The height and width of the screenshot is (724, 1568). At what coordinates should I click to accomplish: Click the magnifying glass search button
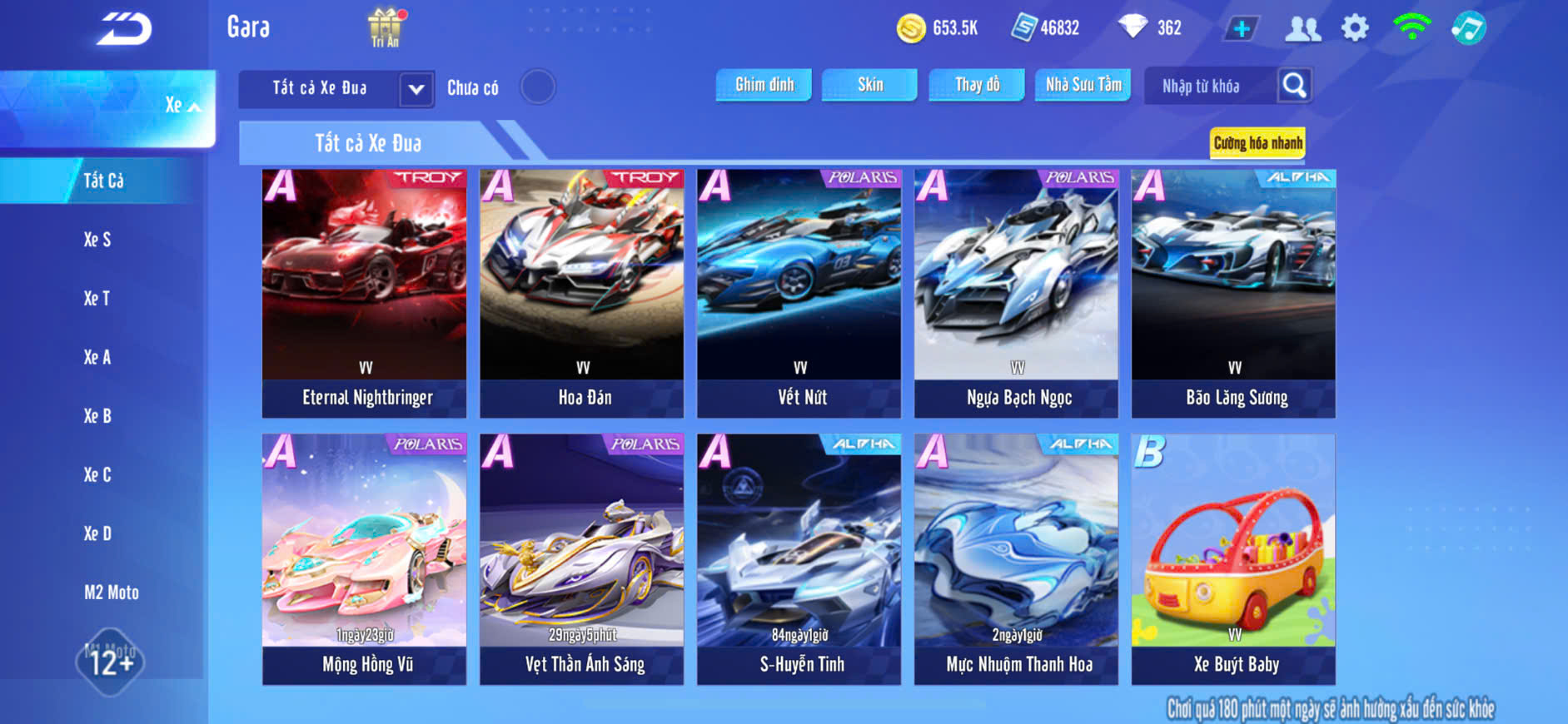coord(1294,85)
